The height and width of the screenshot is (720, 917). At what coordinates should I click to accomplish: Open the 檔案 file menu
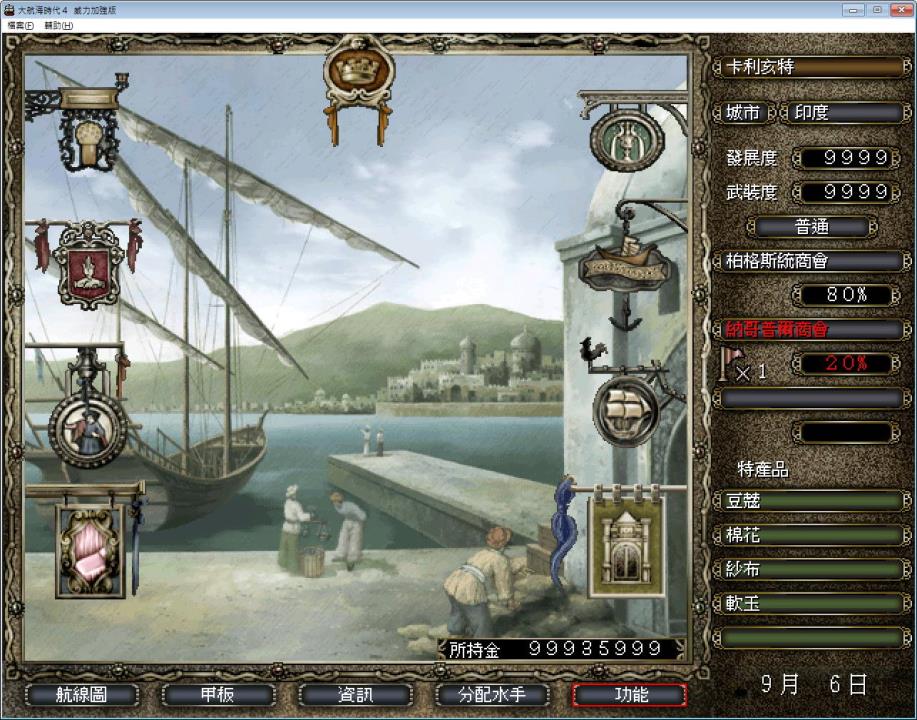[x=20, y=25]
